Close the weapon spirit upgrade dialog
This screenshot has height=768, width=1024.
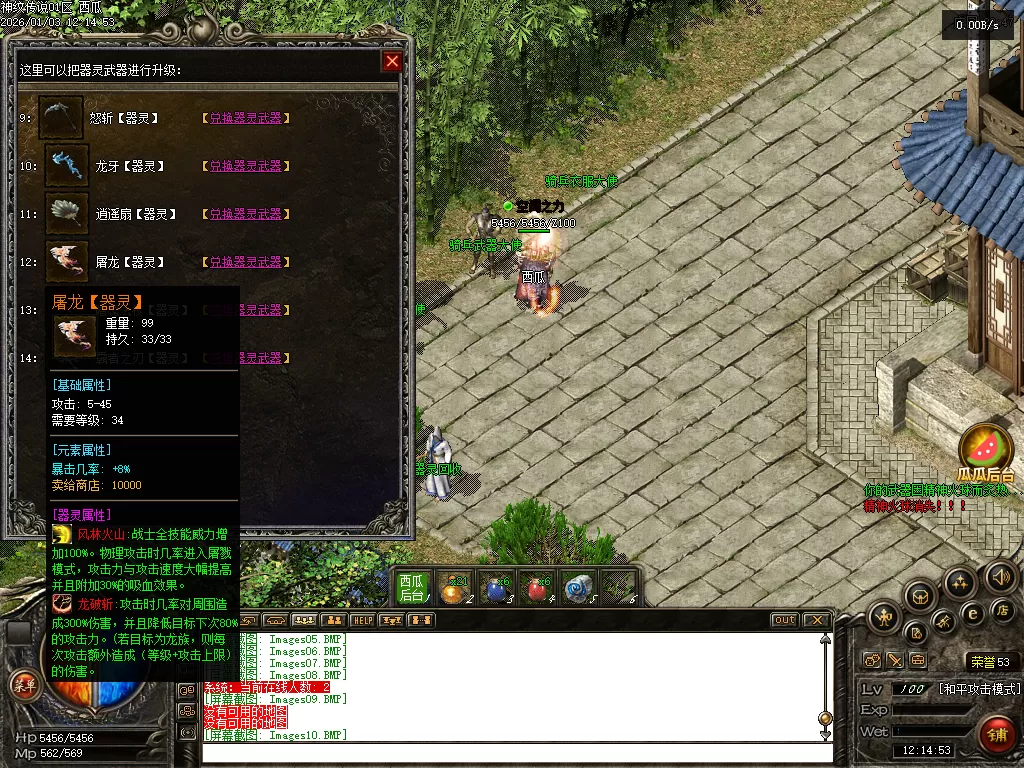[392, 62]
